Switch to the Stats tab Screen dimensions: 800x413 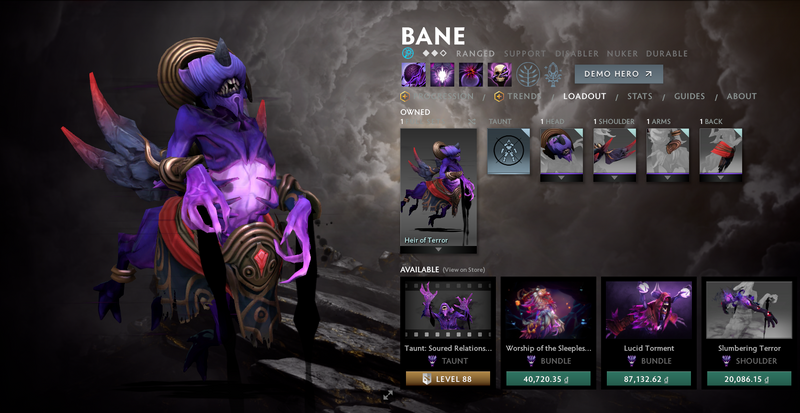(640, 97)
